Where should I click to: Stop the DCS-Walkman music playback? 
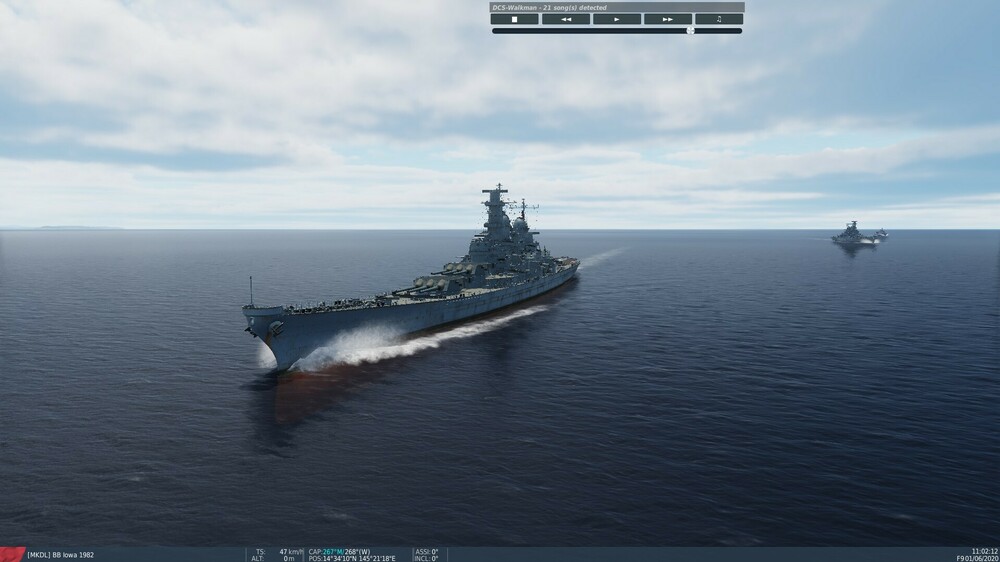(514, 19)
